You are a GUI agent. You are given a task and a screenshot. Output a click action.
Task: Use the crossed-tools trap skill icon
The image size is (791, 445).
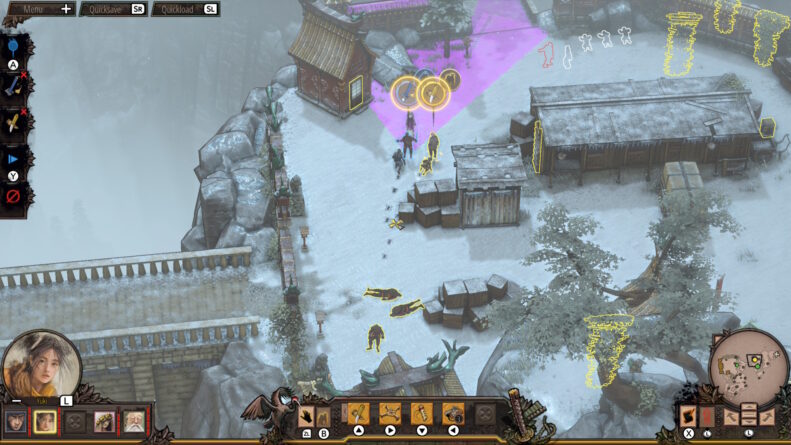pyautogui.click(x=390, y=413)
